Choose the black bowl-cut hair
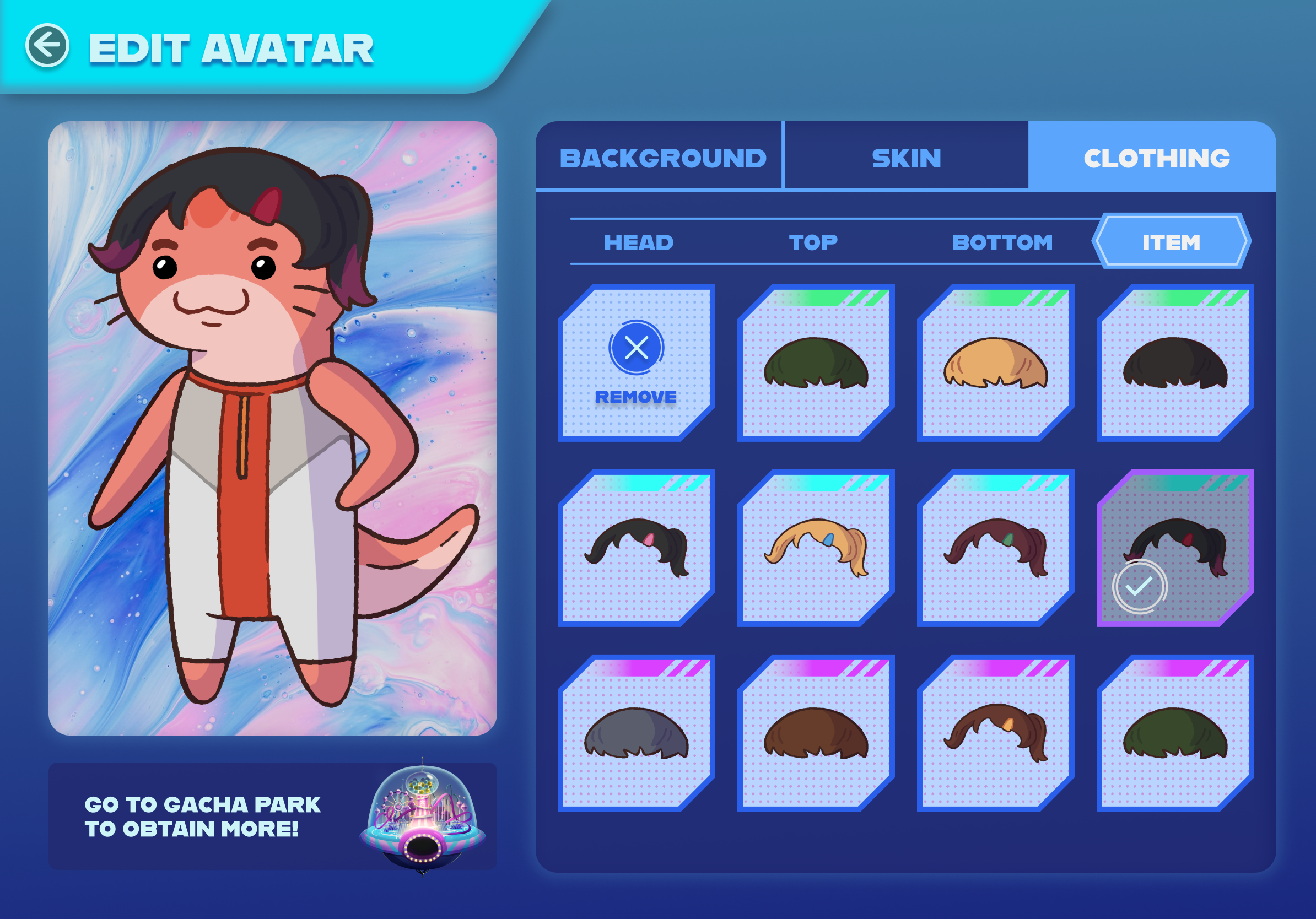Screen dimensions: 1316x919 (x=1175, y=363)
